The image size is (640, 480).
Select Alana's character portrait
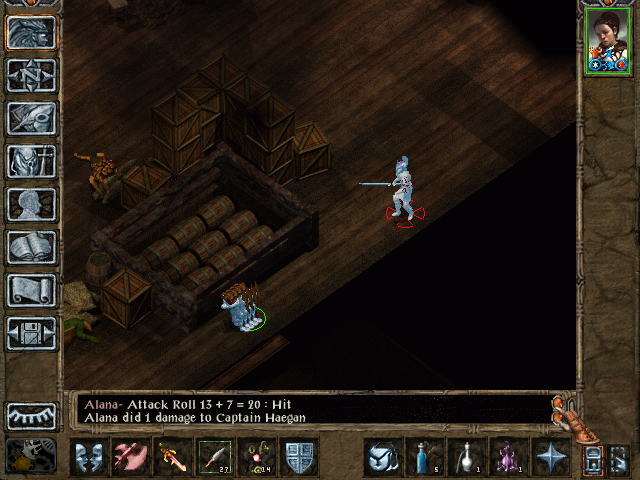tap(608, 40)
